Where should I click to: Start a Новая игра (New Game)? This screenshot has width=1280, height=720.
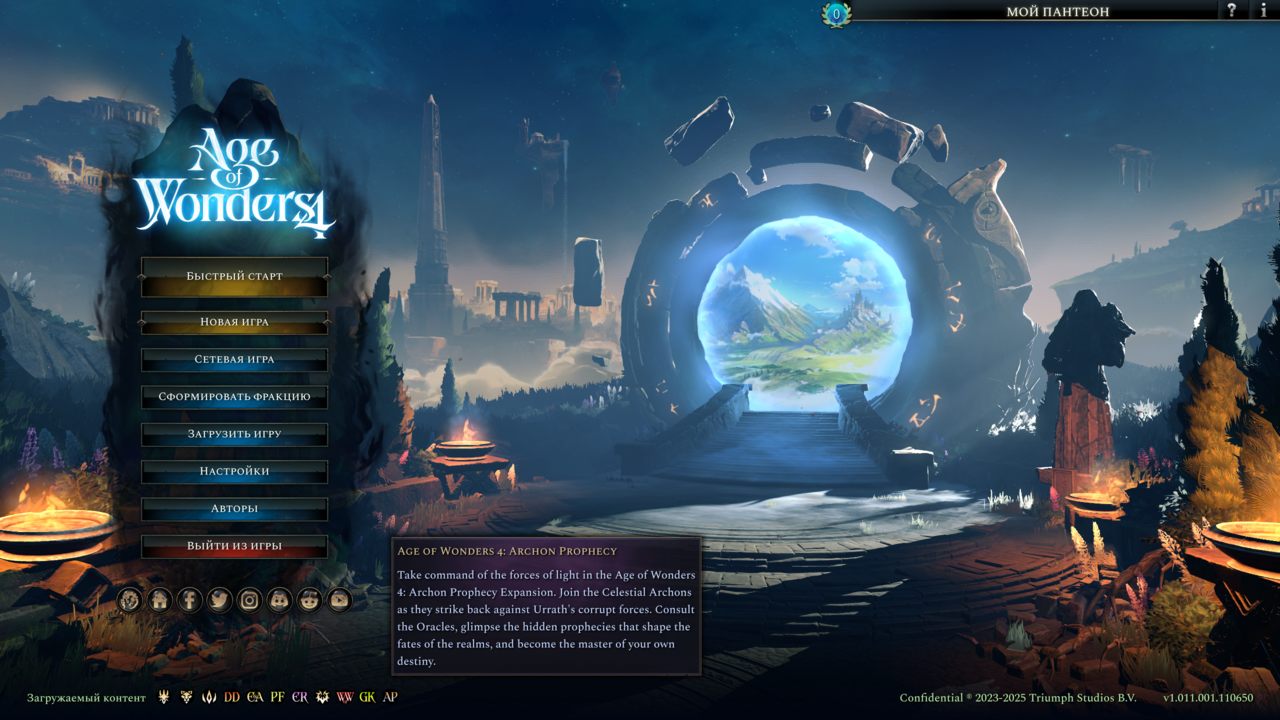pos(234,322)
